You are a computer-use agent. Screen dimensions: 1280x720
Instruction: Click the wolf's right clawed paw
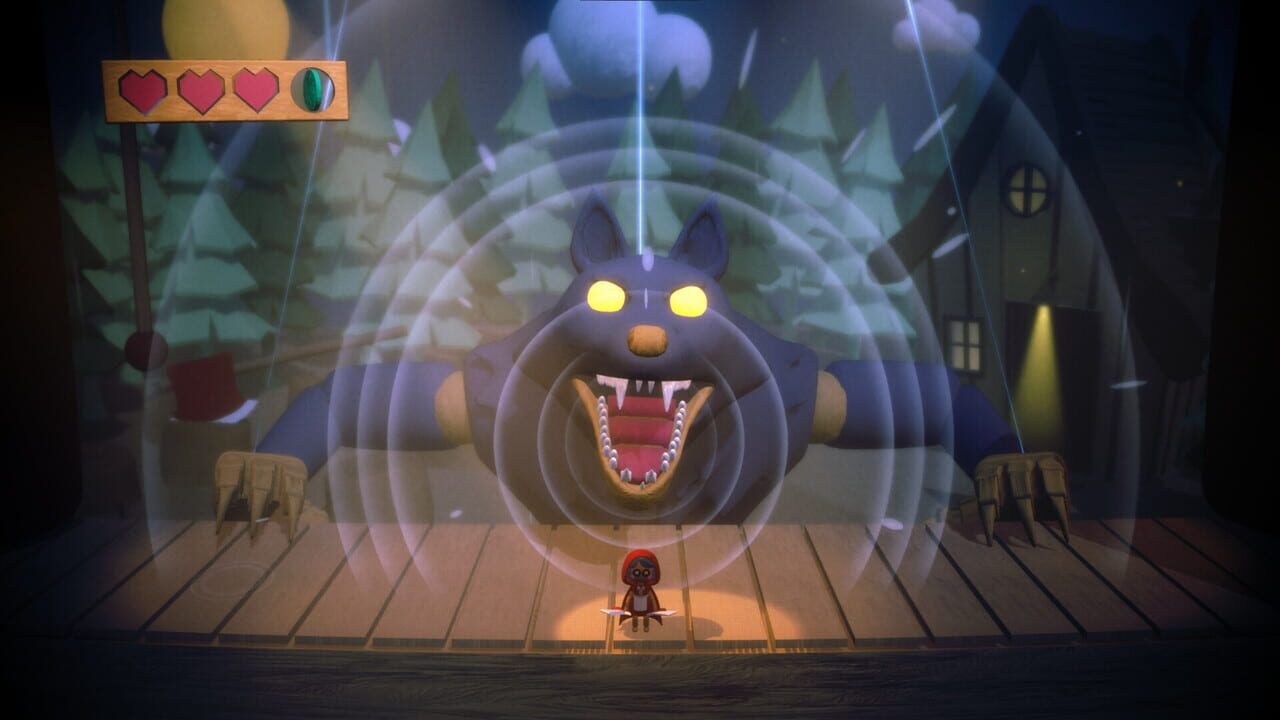pyautogui.click(x=1020, y=480)
